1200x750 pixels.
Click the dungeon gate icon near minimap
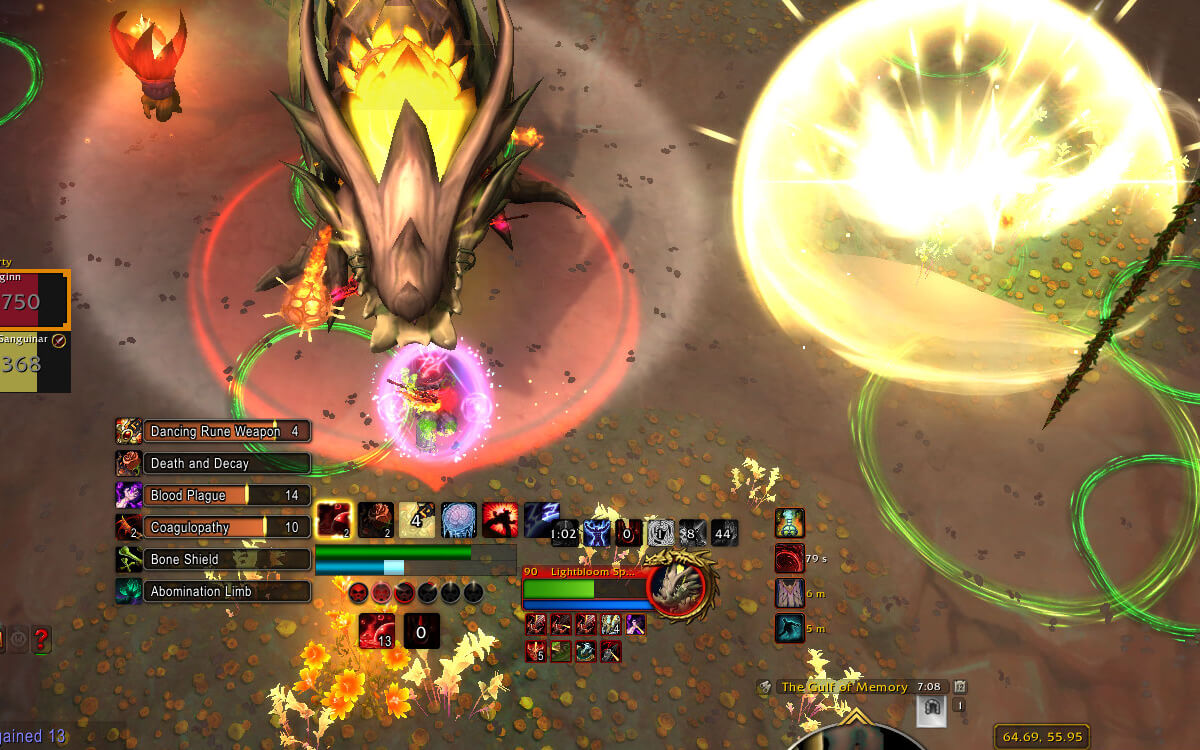point(930,709)
